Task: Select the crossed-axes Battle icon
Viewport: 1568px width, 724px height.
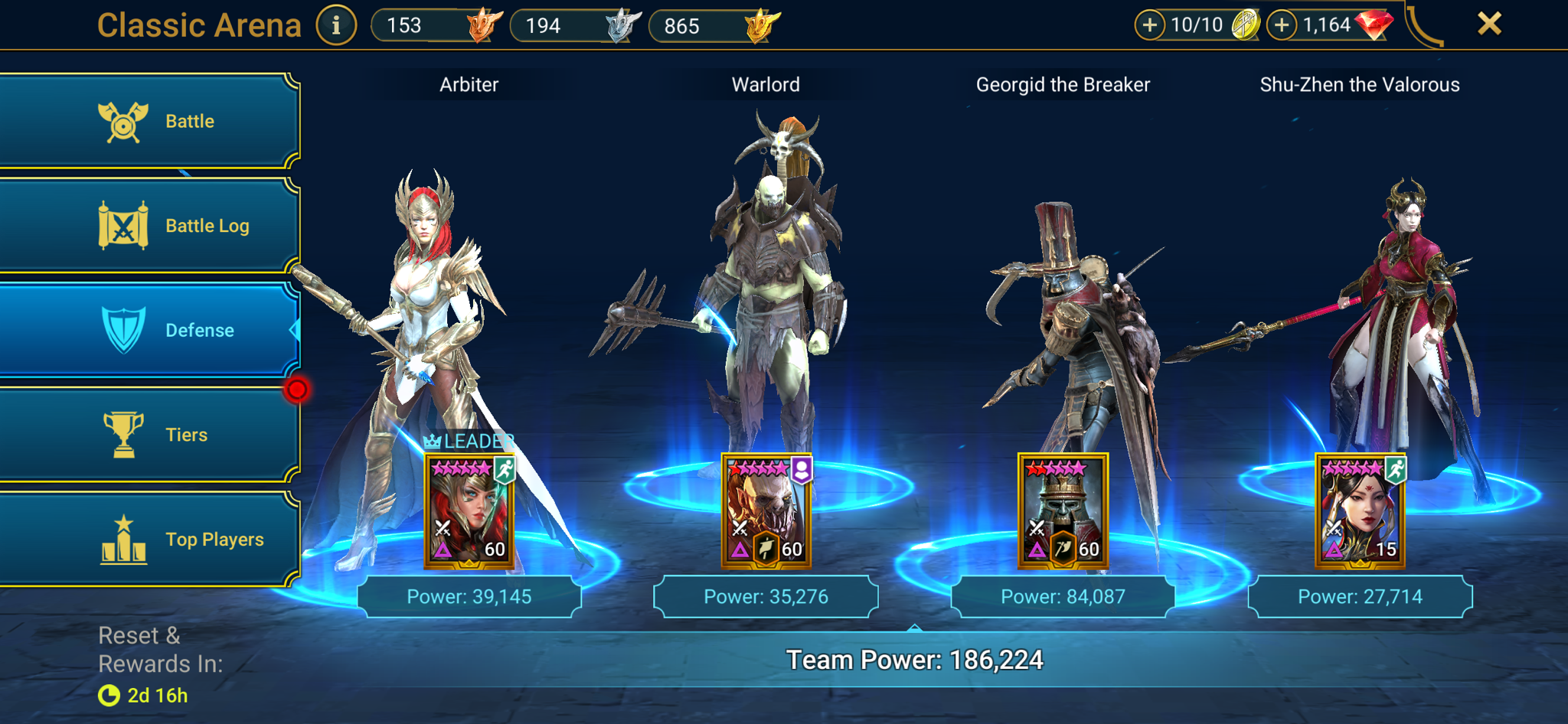Action: pos(122,120)
